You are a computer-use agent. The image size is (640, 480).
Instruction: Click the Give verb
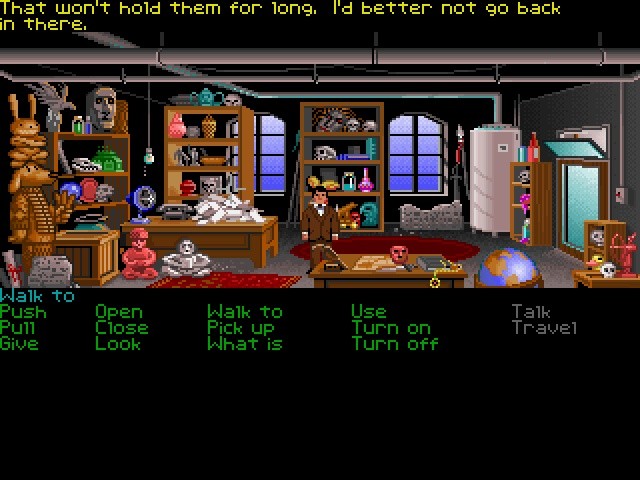click(19, 344)
